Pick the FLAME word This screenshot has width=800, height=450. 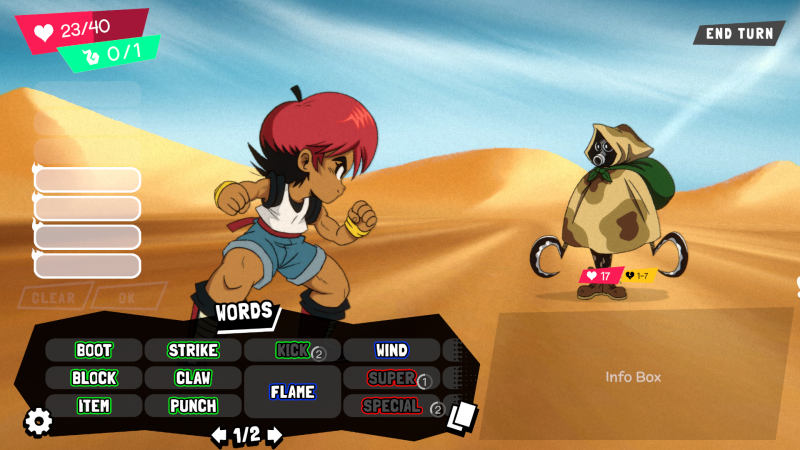pyautogui.click(x=292, y=392)
